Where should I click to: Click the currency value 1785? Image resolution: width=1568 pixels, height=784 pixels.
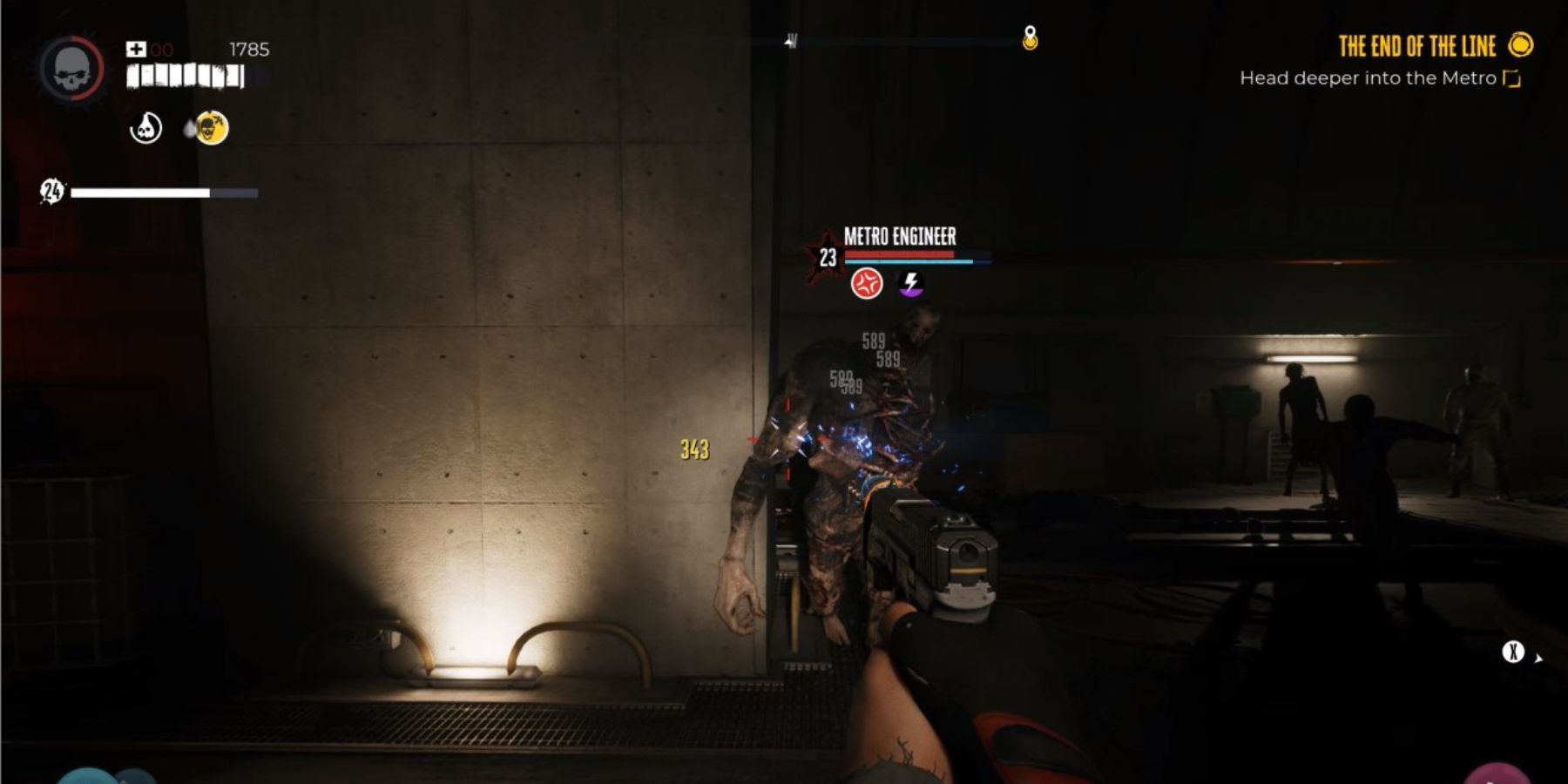click(247, 50)
